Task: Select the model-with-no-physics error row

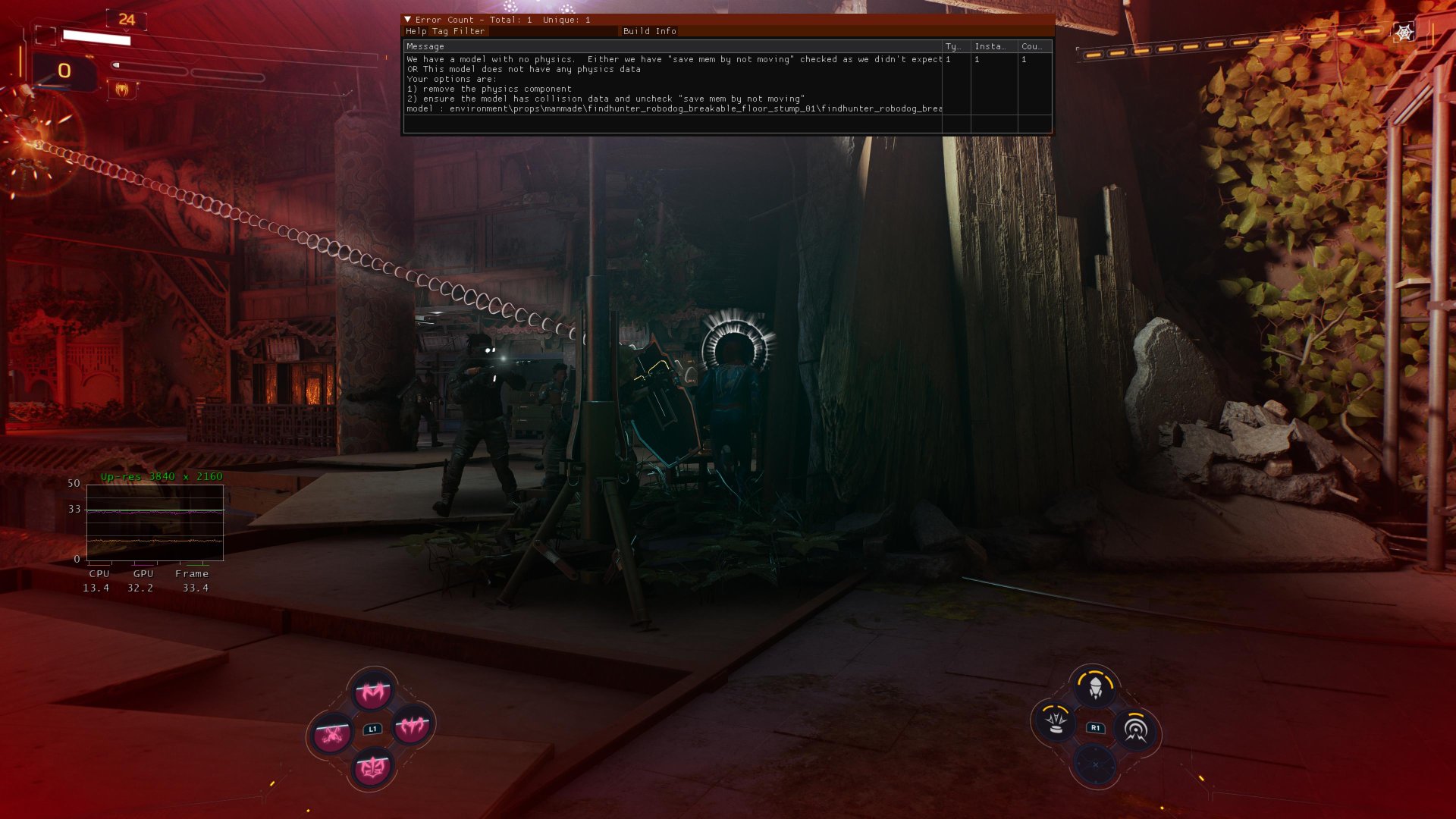Action: click(x=673, y=83)
